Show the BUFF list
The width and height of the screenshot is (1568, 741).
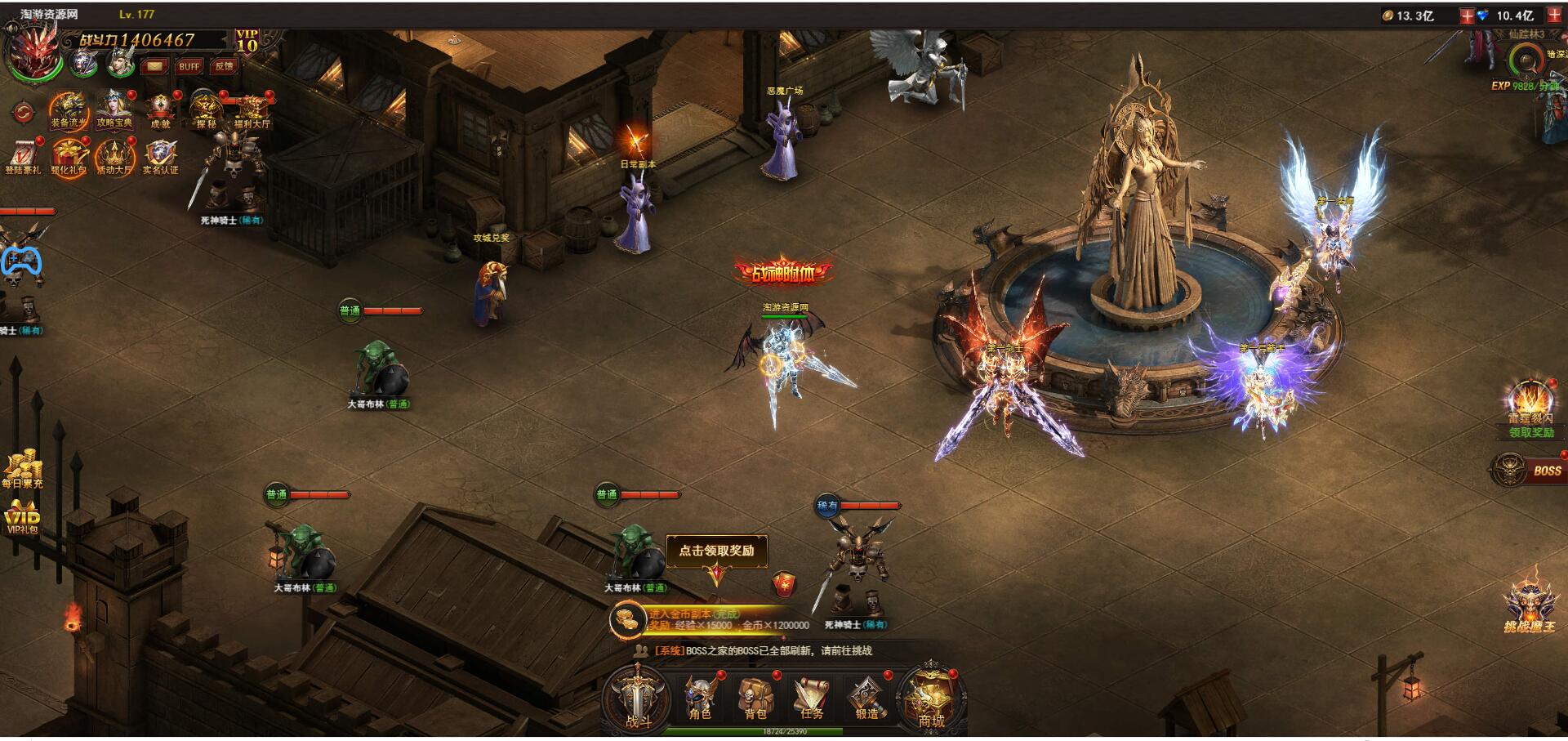point(189,66)
